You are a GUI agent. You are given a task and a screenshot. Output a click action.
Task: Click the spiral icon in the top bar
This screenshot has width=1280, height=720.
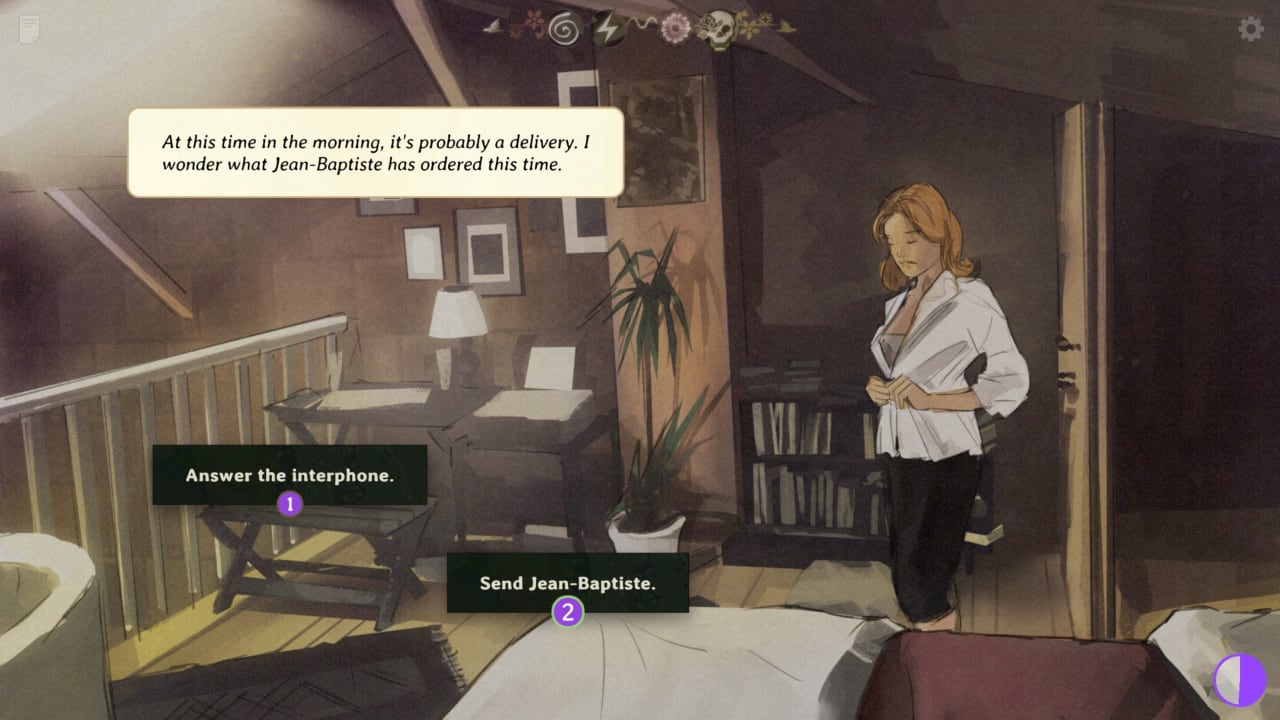click(565, 29)
